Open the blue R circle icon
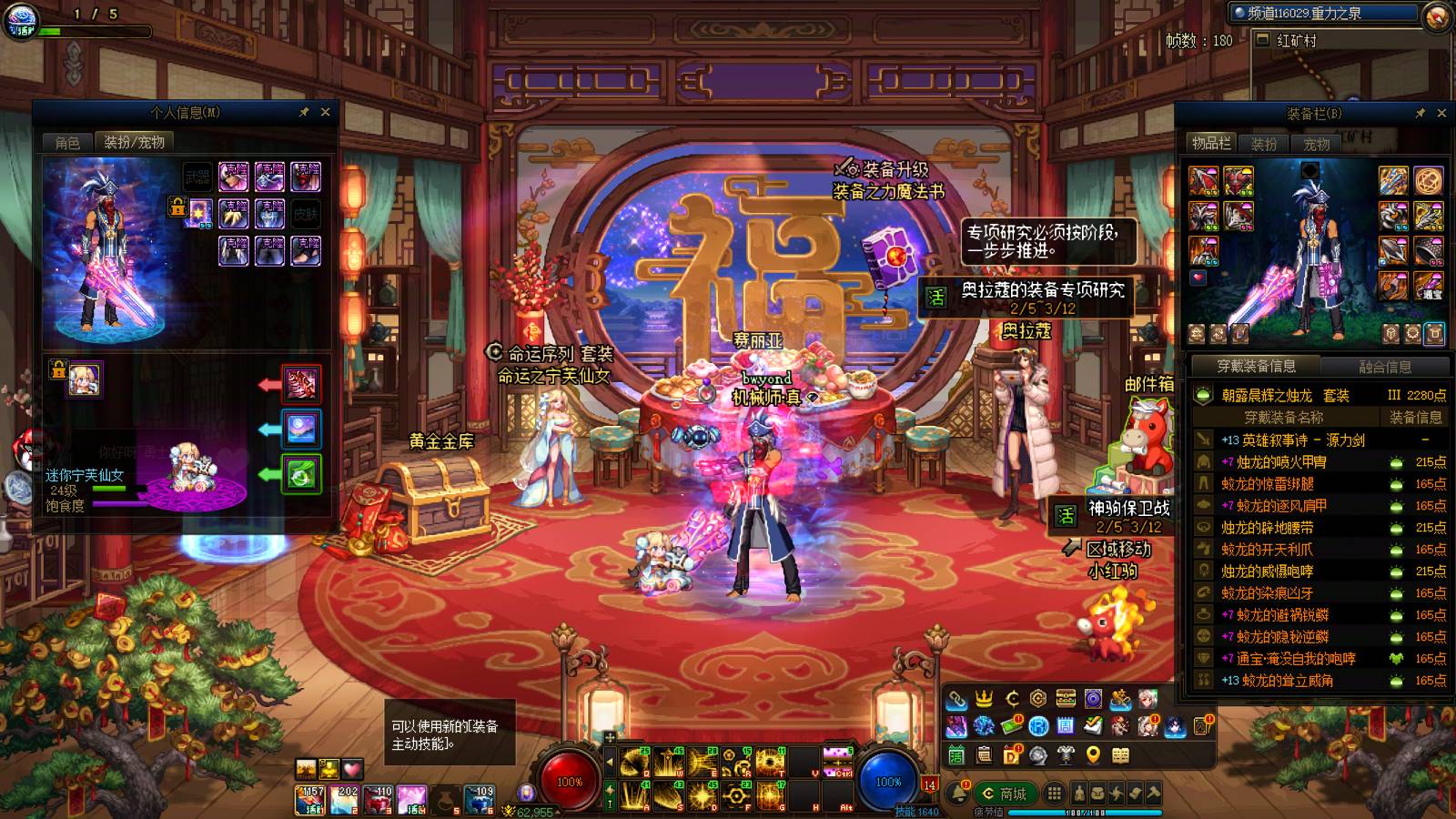This screenshot has height=819, width=1456. (x=1038, y=726)
